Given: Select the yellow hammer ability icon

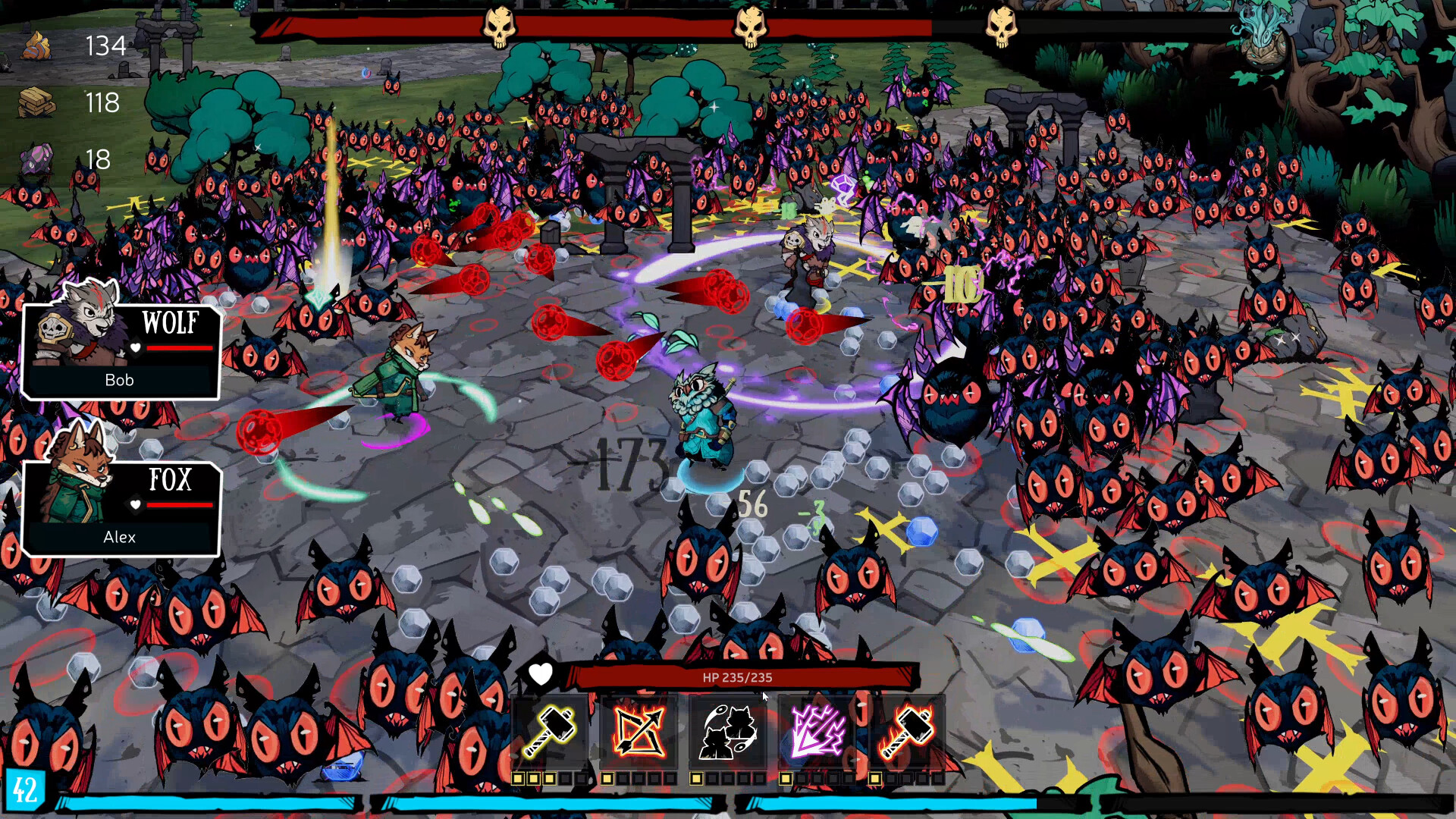Looking at the screenshot, I should (x=553, y=730).
